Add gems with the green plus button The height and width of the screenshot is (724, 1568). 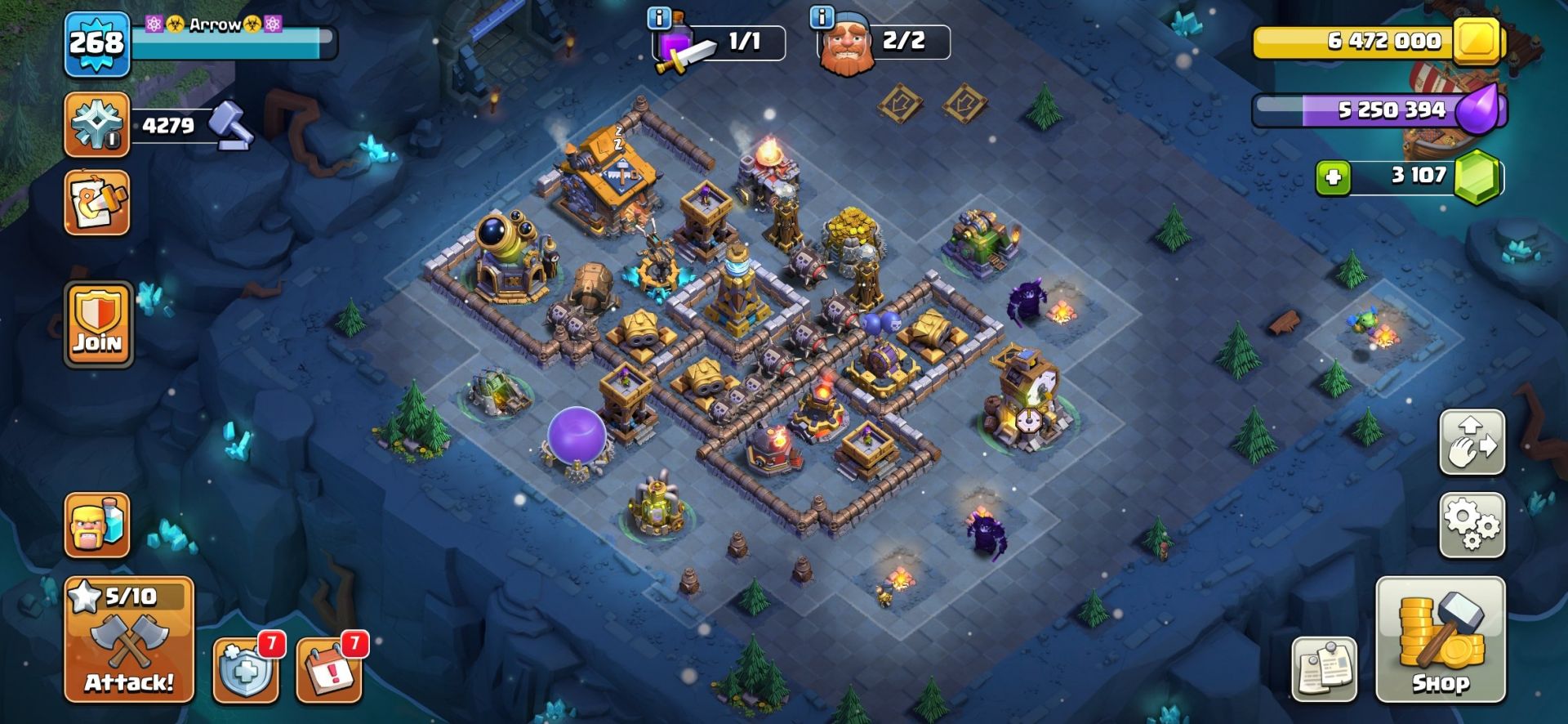[1333, 177]
